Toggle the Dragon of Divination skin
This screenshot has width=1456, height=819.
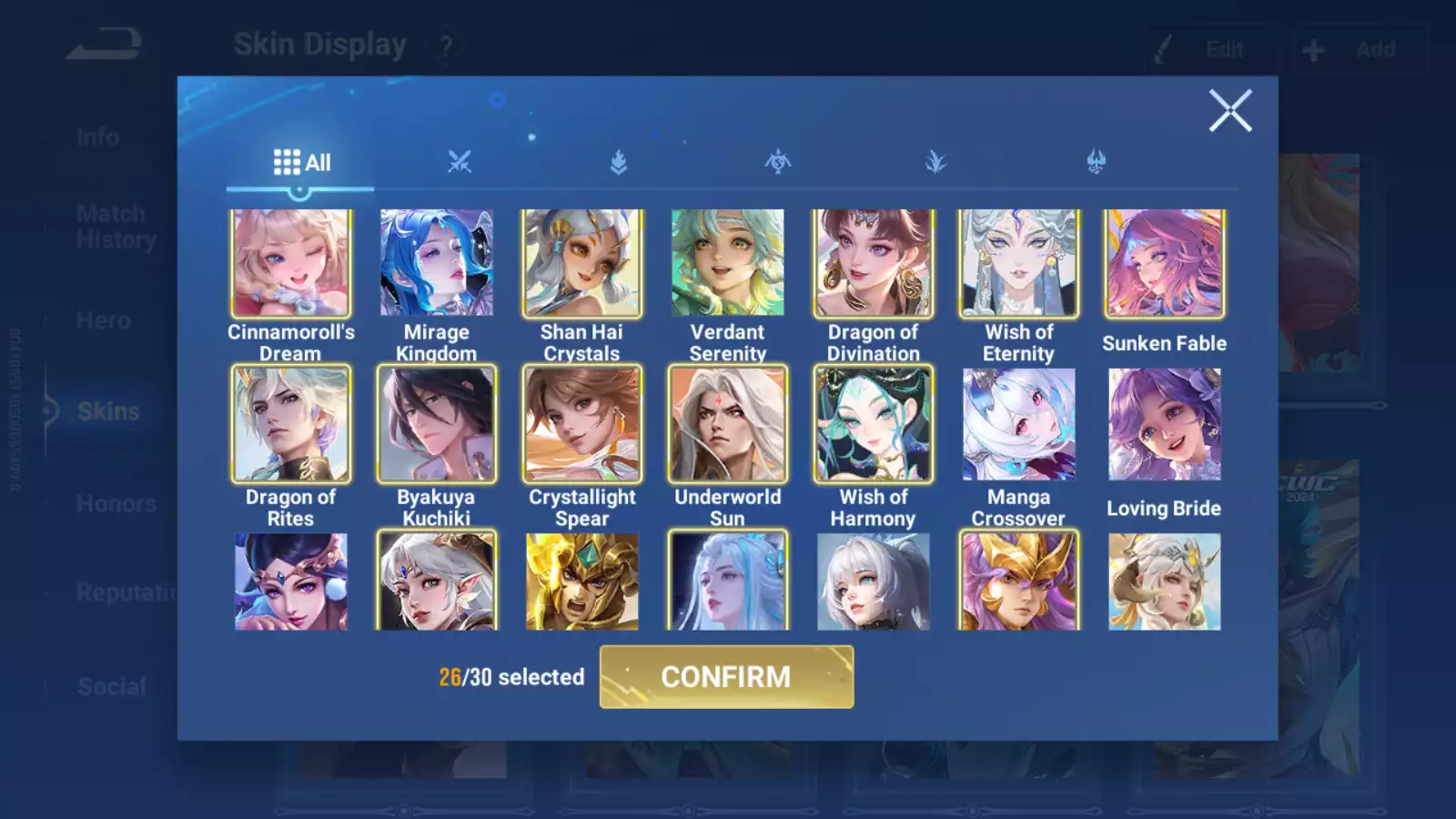(x=873, y=263)
